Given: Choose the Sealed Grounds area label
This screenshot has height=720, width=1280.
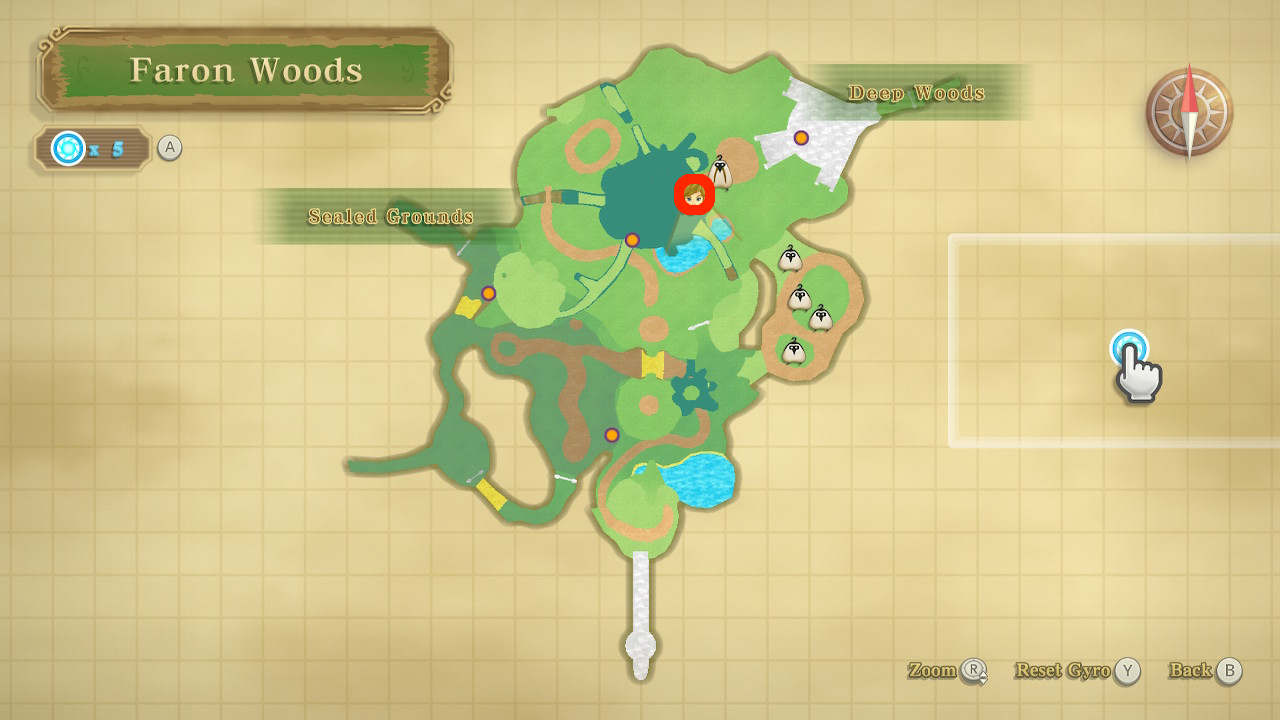Looking at the screenshot, I should (390, 216).
